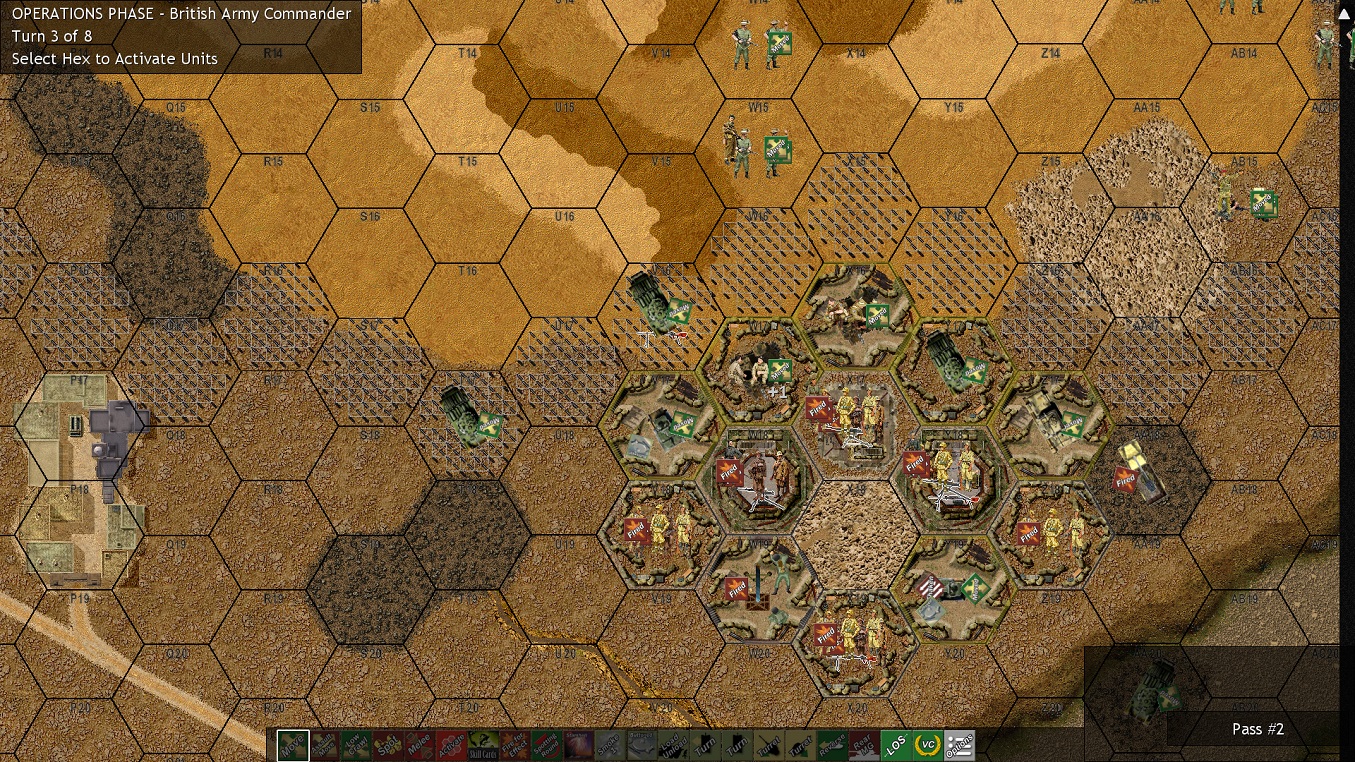1355x762 pixels.
Task: Rotate the unit using the Turn icon
Action: [x=703, y=745]
